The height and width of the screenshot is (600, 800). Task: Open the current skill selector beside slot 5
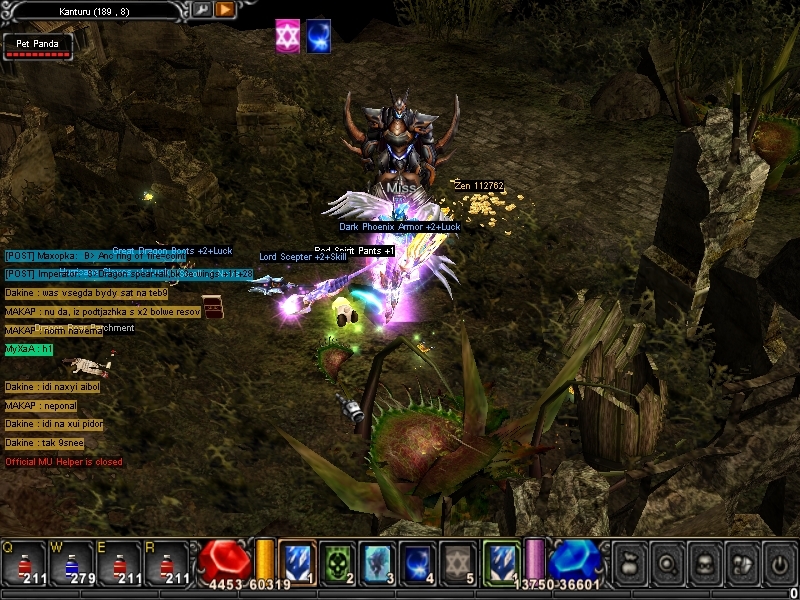(501, 561)
